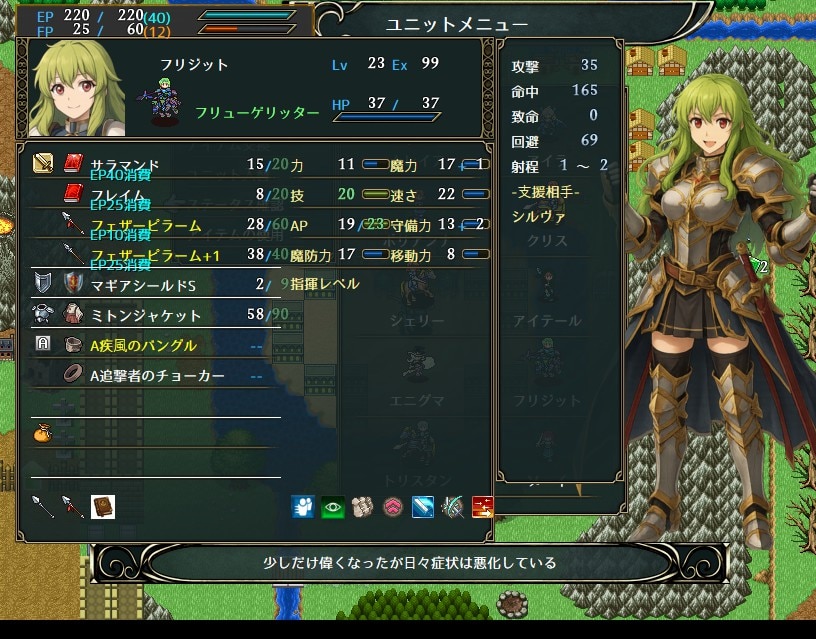Select the green eye skill icon
816x639 pixels.
[x=332, y=507]
